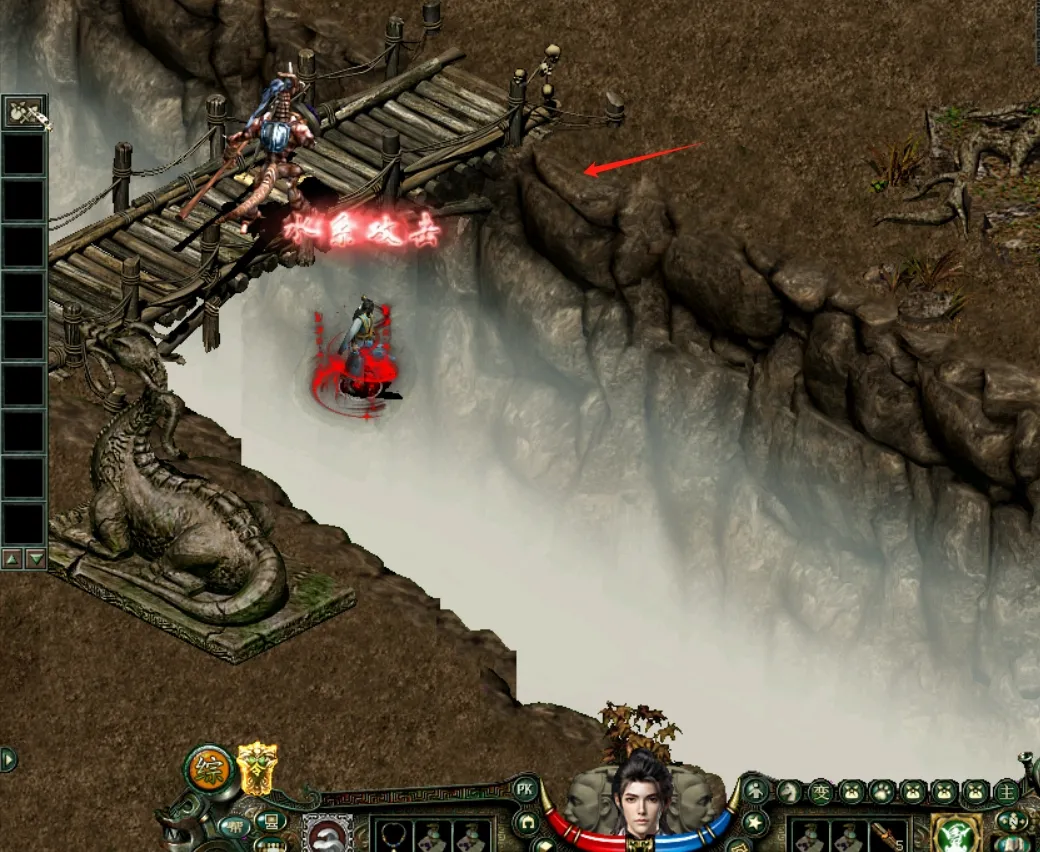
Task: Open the 主 main menu button
Action: coord(1007,792)
